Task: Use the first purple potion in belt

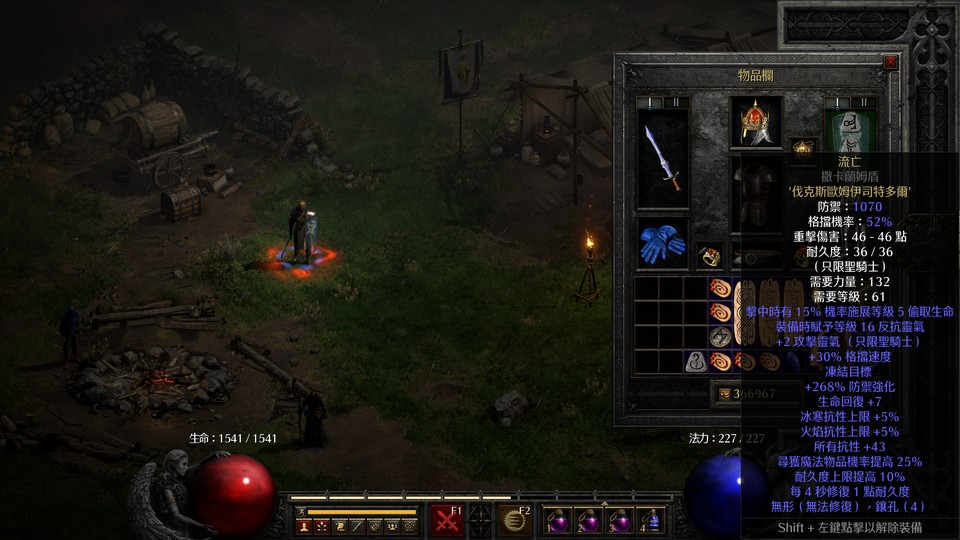Action: [x=557, y=521]
